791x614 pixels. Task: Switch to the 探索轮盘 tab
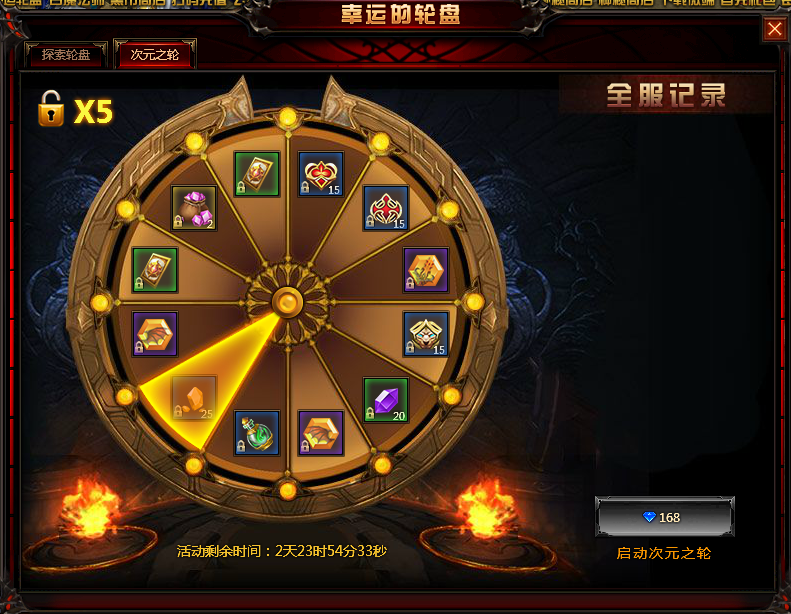(66, 55)
